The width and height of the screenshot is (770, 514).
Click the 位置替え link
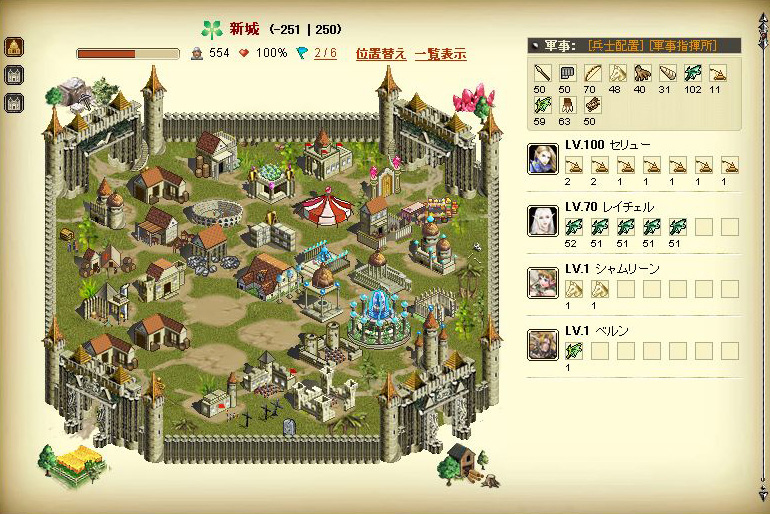pyautogui.click(x=380, y=54)
